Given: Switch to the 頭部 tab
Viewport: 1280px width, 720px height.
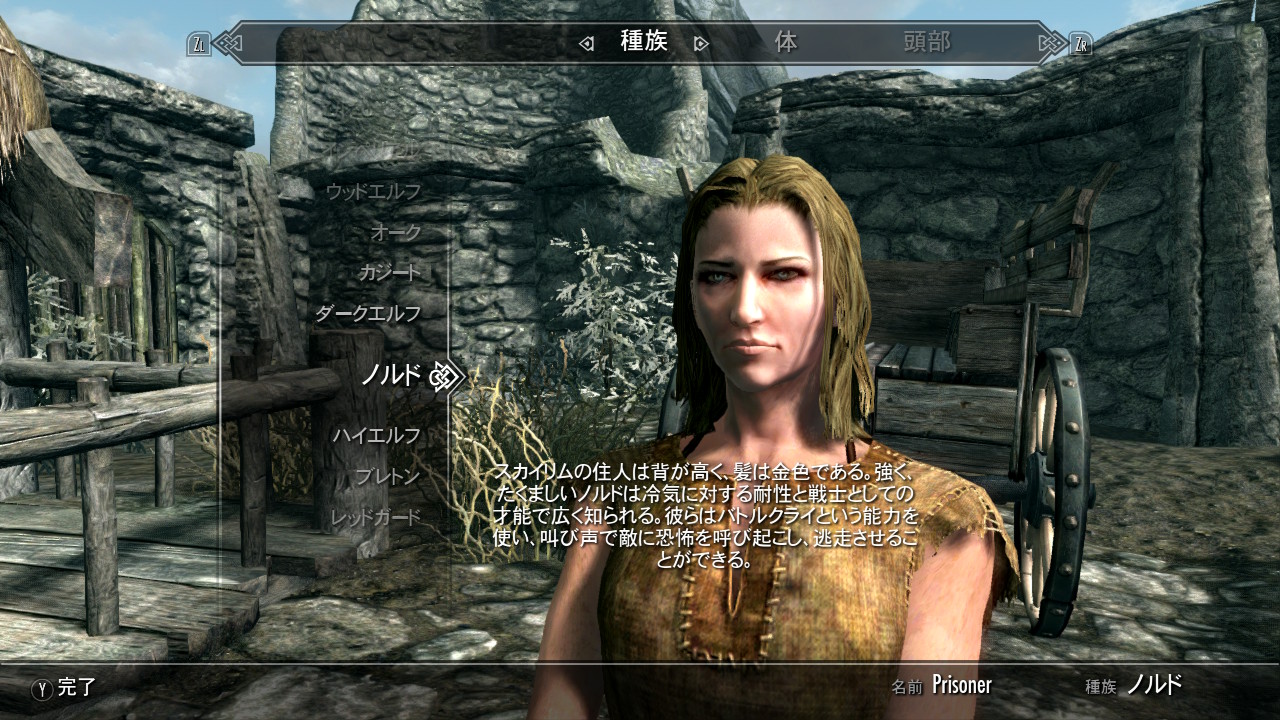Looking at the screenshot, I should [928, 43].
